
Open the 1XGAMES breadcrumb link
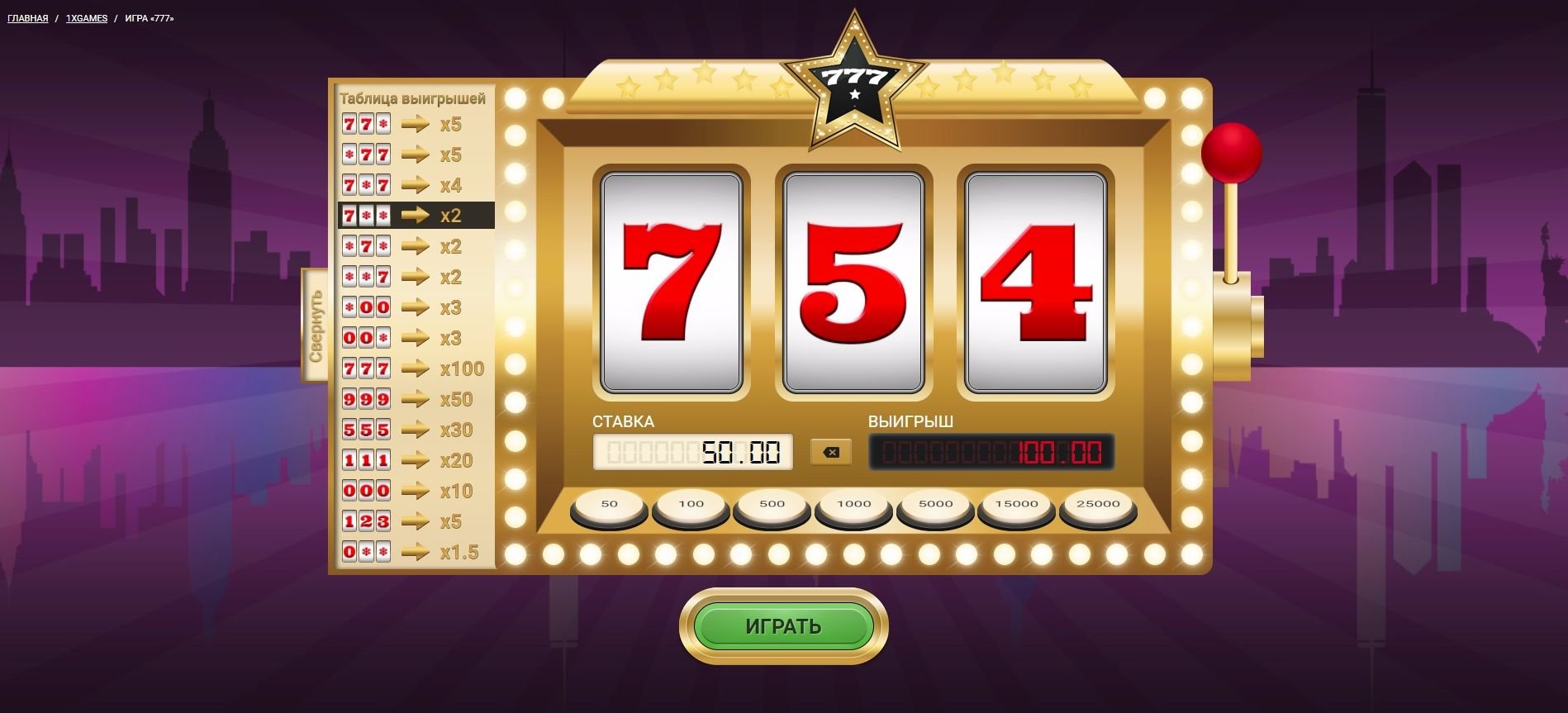point(87,18)
